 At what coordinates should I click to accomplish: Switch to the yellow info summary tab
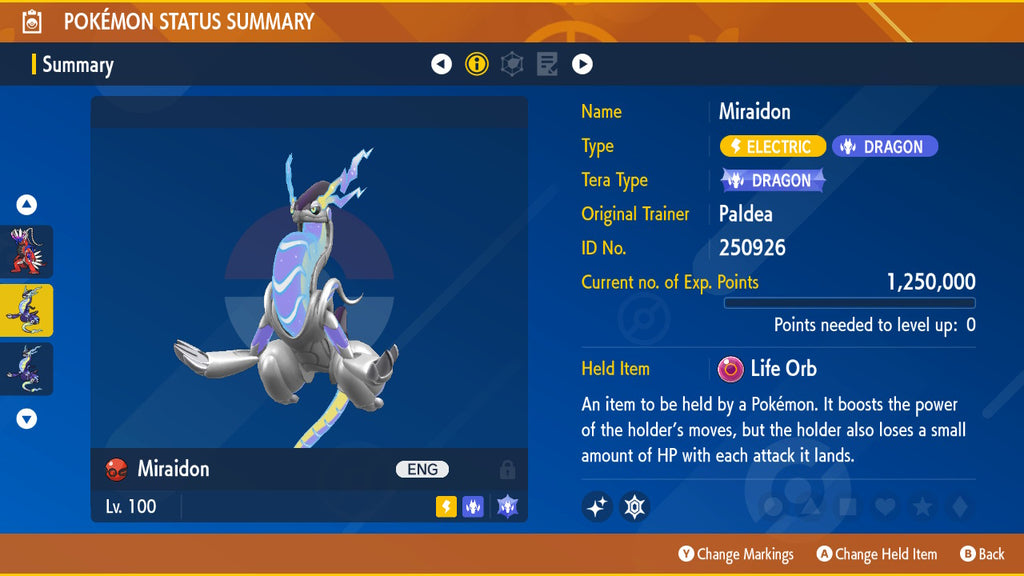477,65
